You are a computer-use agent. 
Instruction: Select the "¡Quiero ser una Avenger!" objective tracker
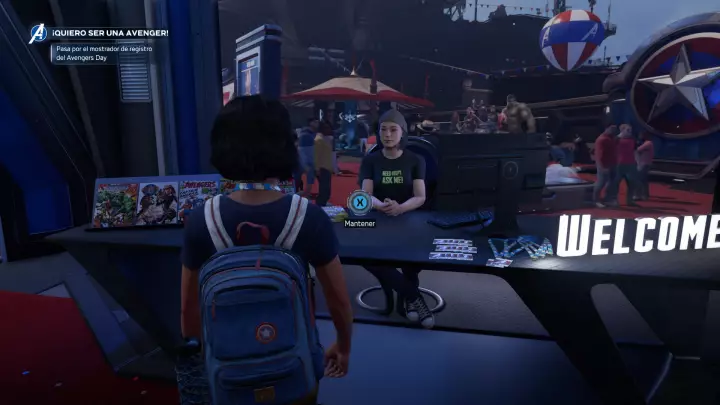(x=110, y=33)
